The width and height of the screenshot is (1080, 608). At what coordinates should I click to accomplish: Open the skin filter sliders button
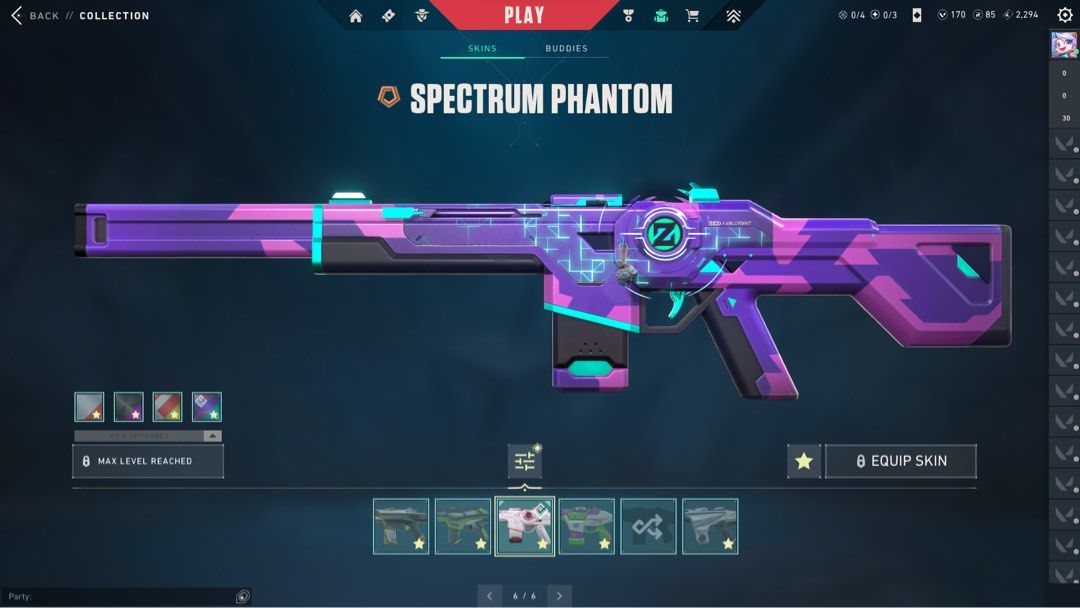point(524,461)
